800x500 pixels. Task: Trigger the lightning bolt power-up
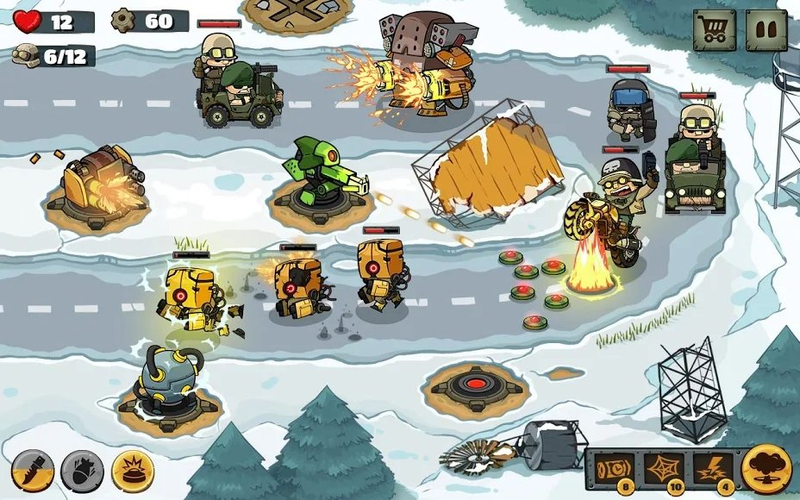(x=713, y=469)
